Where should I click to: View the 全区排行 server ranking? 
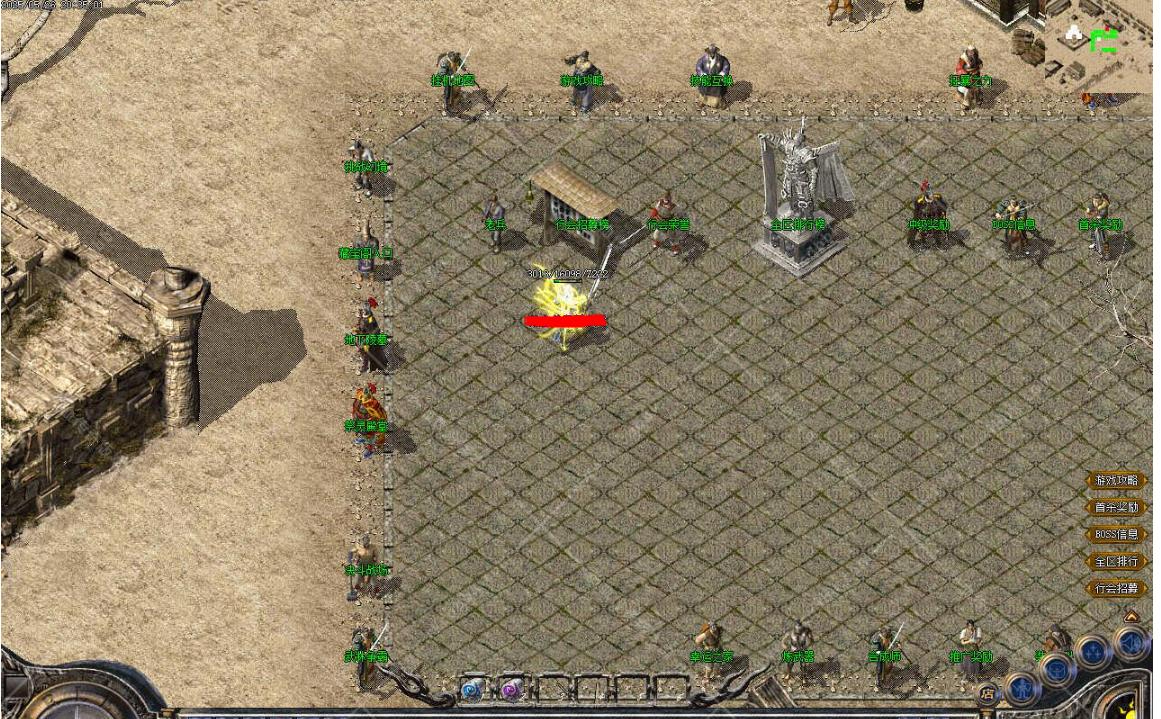pos(1116,562)
